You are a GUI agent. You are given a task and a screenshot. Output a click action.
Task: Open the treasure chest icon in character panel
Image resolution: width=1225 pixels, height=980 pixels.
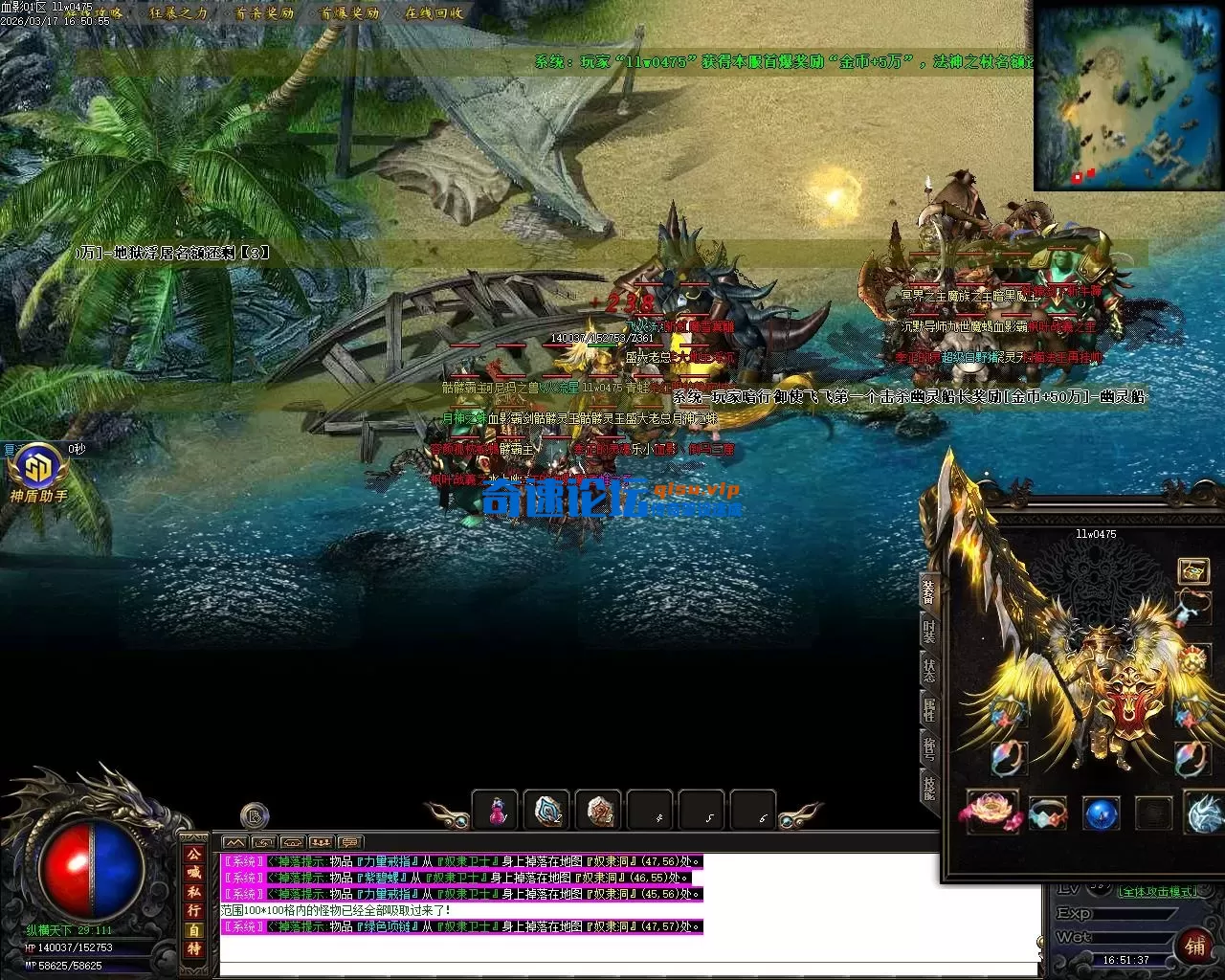tap(1192, 571)
